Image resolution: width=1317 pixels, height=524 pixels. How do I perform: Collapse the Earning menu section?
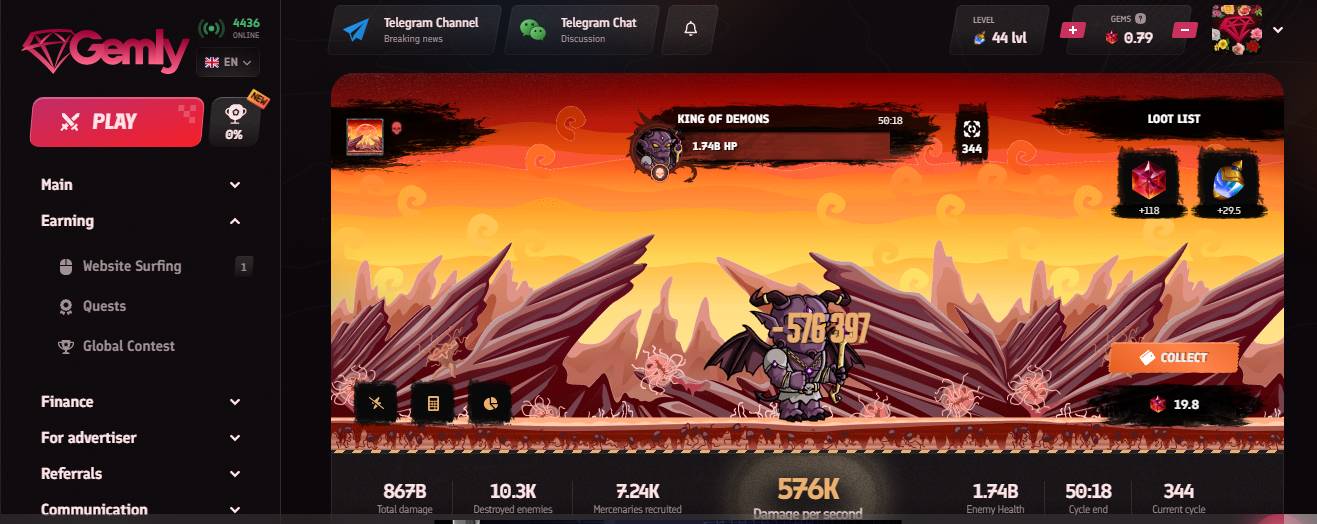click(x=140, y=221)
